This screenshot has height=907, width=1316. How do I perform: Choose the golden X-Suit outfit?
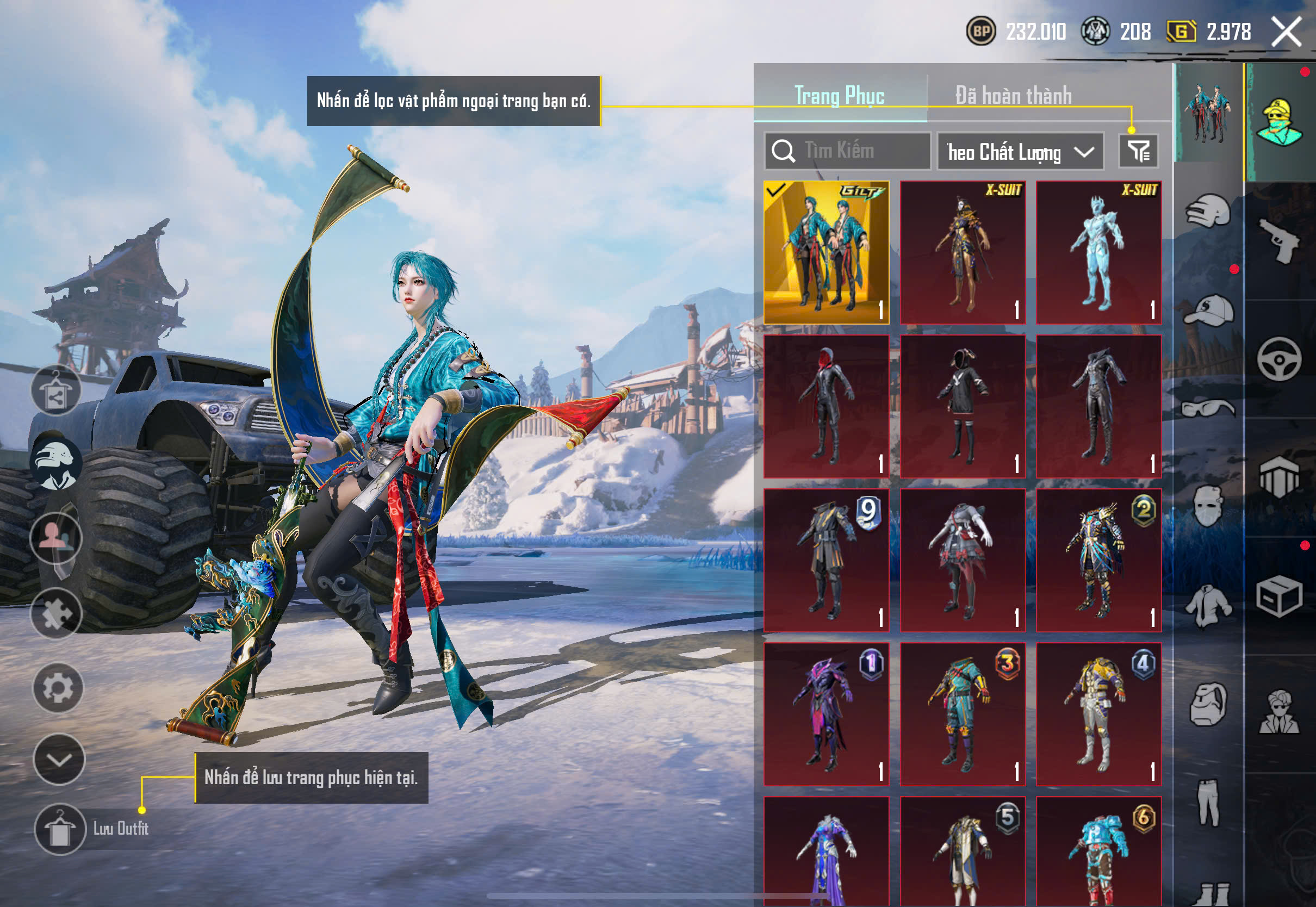point(963,253)
